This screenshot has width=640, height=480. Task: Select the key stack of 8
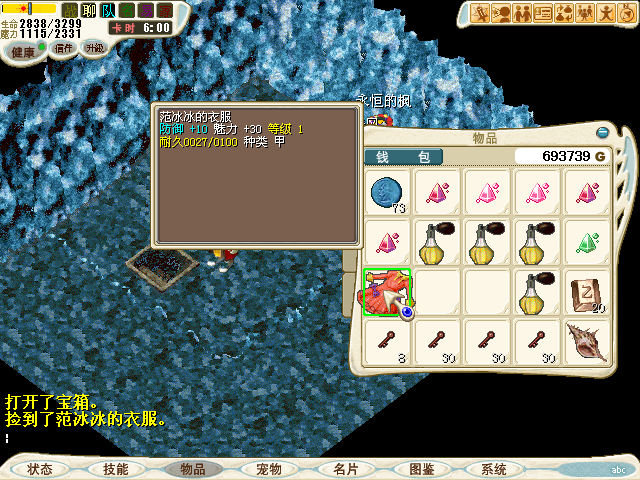point(387,342)
